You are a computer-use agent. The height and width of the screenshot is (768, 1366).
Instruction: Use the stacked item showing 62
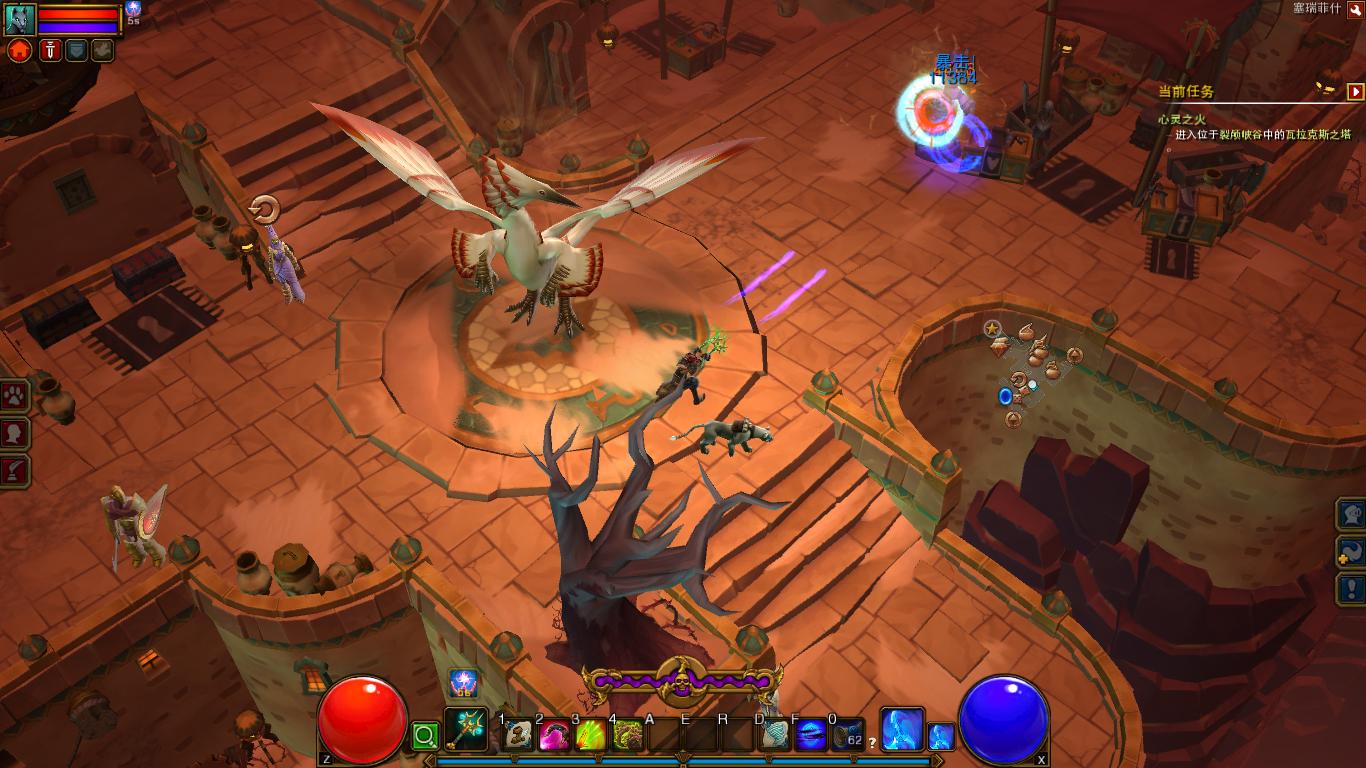[847, 736]
